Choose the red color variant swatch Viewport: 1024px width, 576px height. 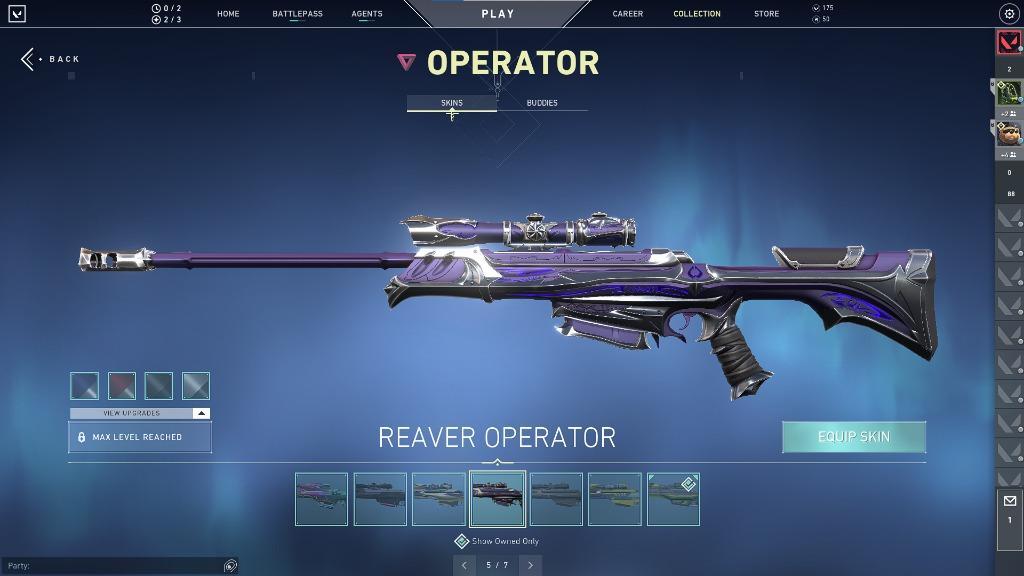click(122, 386)
